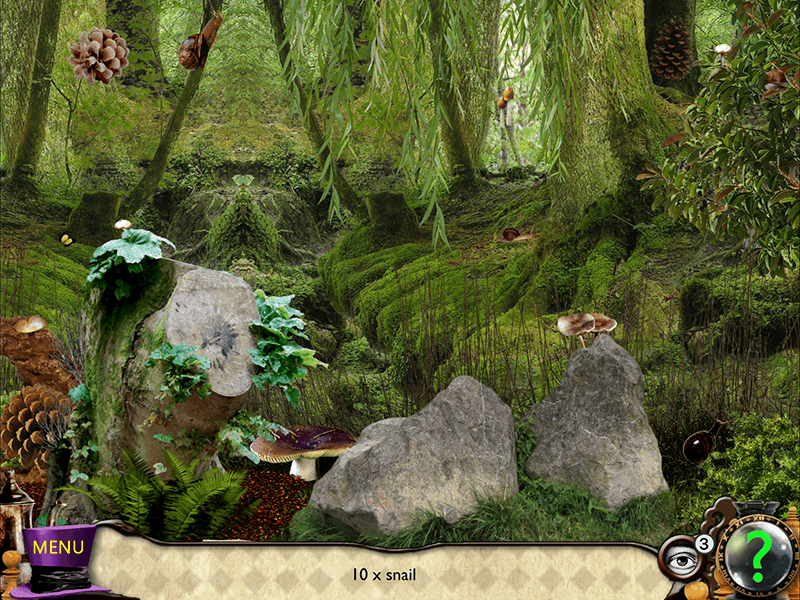
Task: Open the MENU on the purple hat
Action: (58, 548)
